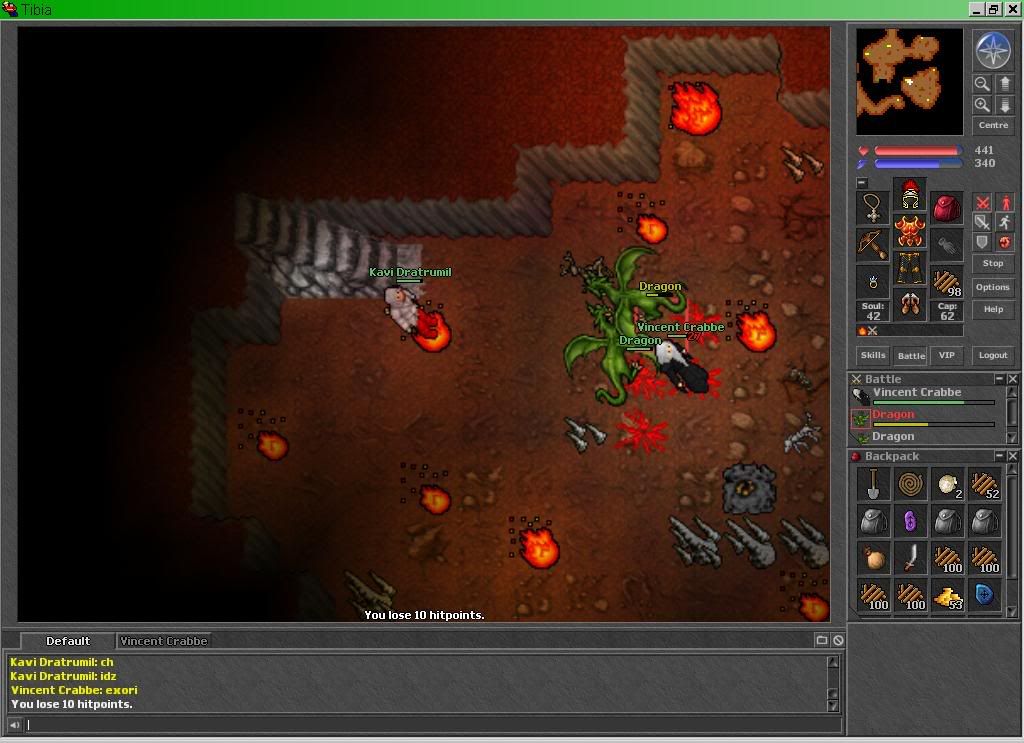The width and height of the screenshot is (1024, 743).
Task: Select the gold coins stack
Action: [x=947, y=596]
